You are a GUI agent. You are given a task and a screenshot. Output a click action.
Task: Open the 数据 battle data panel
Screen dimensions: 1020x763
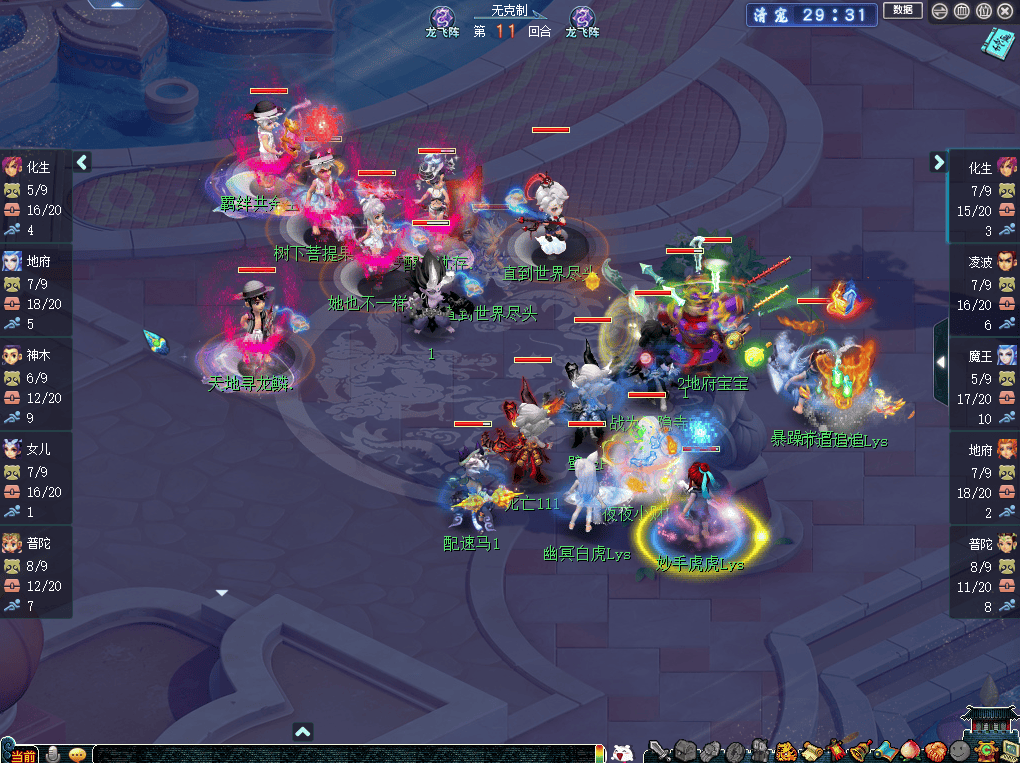[902, 11]
